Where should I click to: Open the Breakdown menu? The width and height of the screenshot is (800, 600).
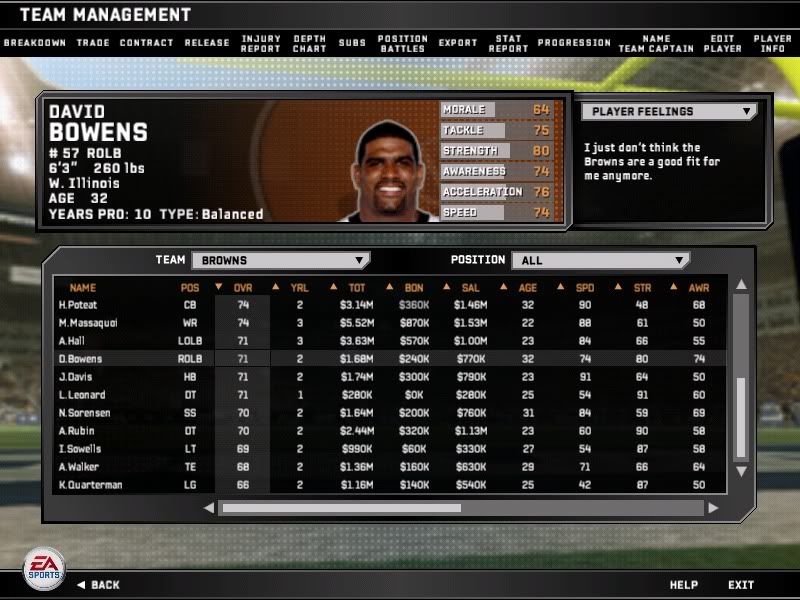35,43
